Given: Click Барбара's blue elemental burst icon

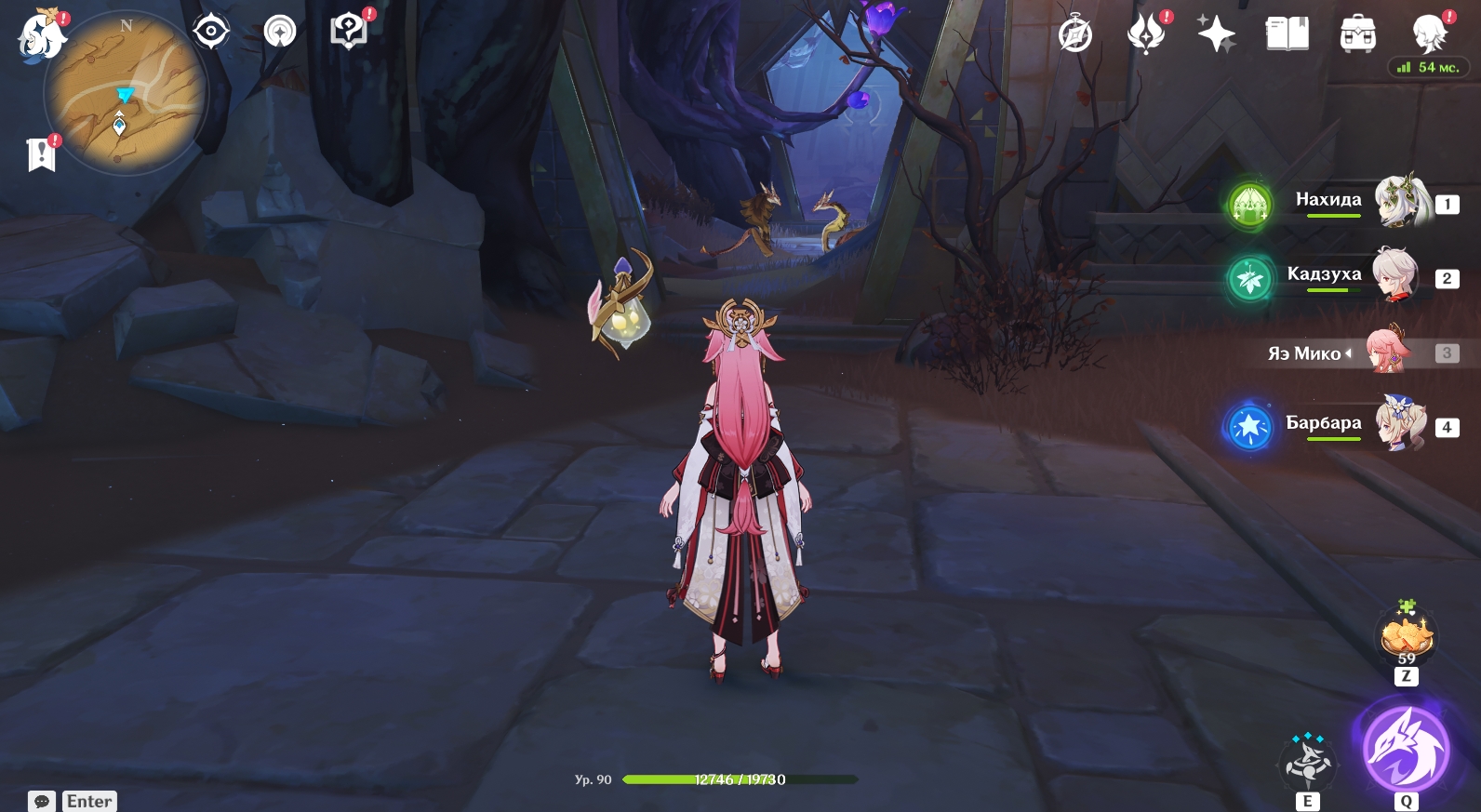Looking at the screenshot, I should [1249, 427].
